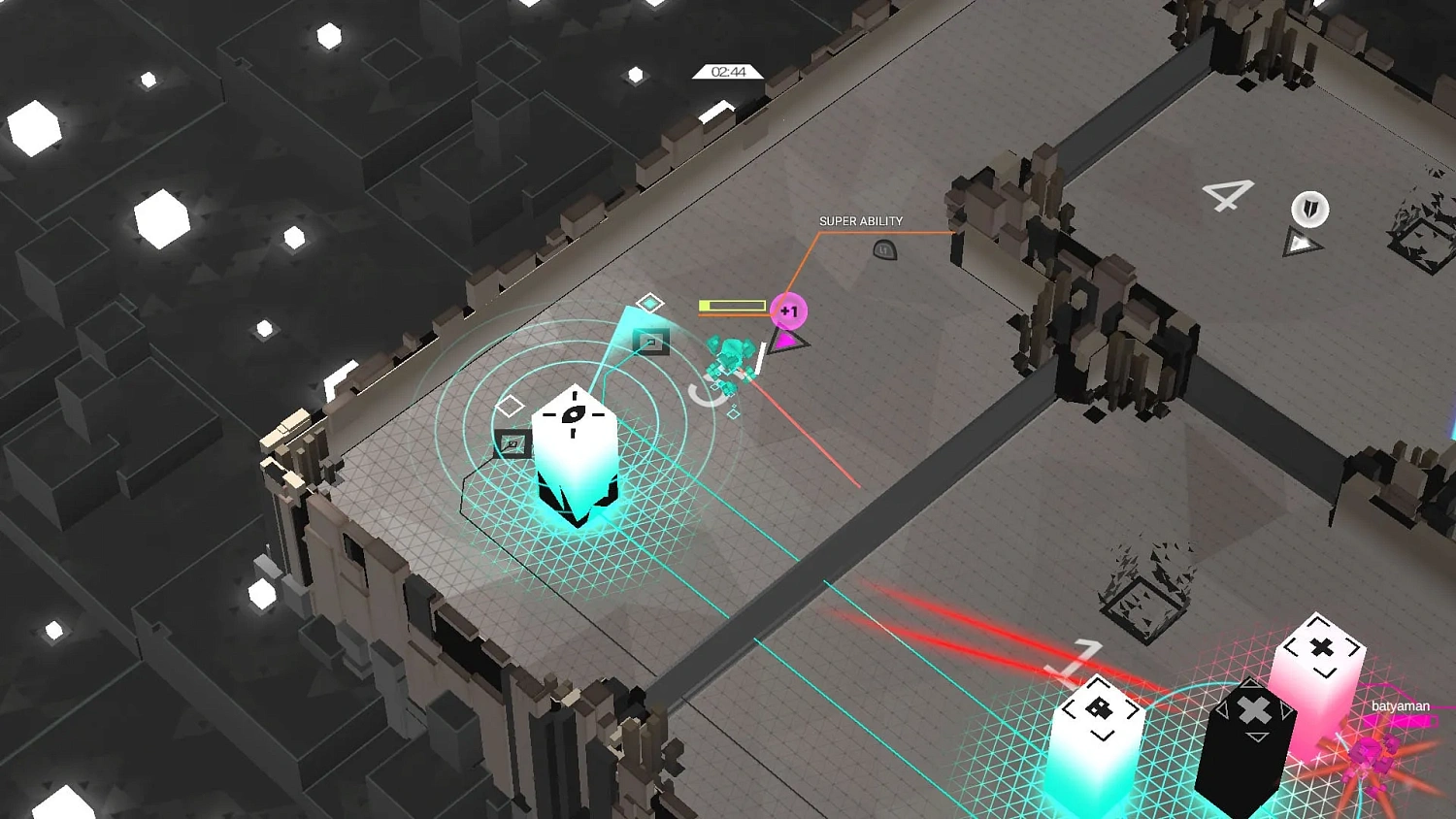The height and width of the screenshot is (819, 1456).
Task: Select the match timer showing 02:44
Action: click(728, 72)
